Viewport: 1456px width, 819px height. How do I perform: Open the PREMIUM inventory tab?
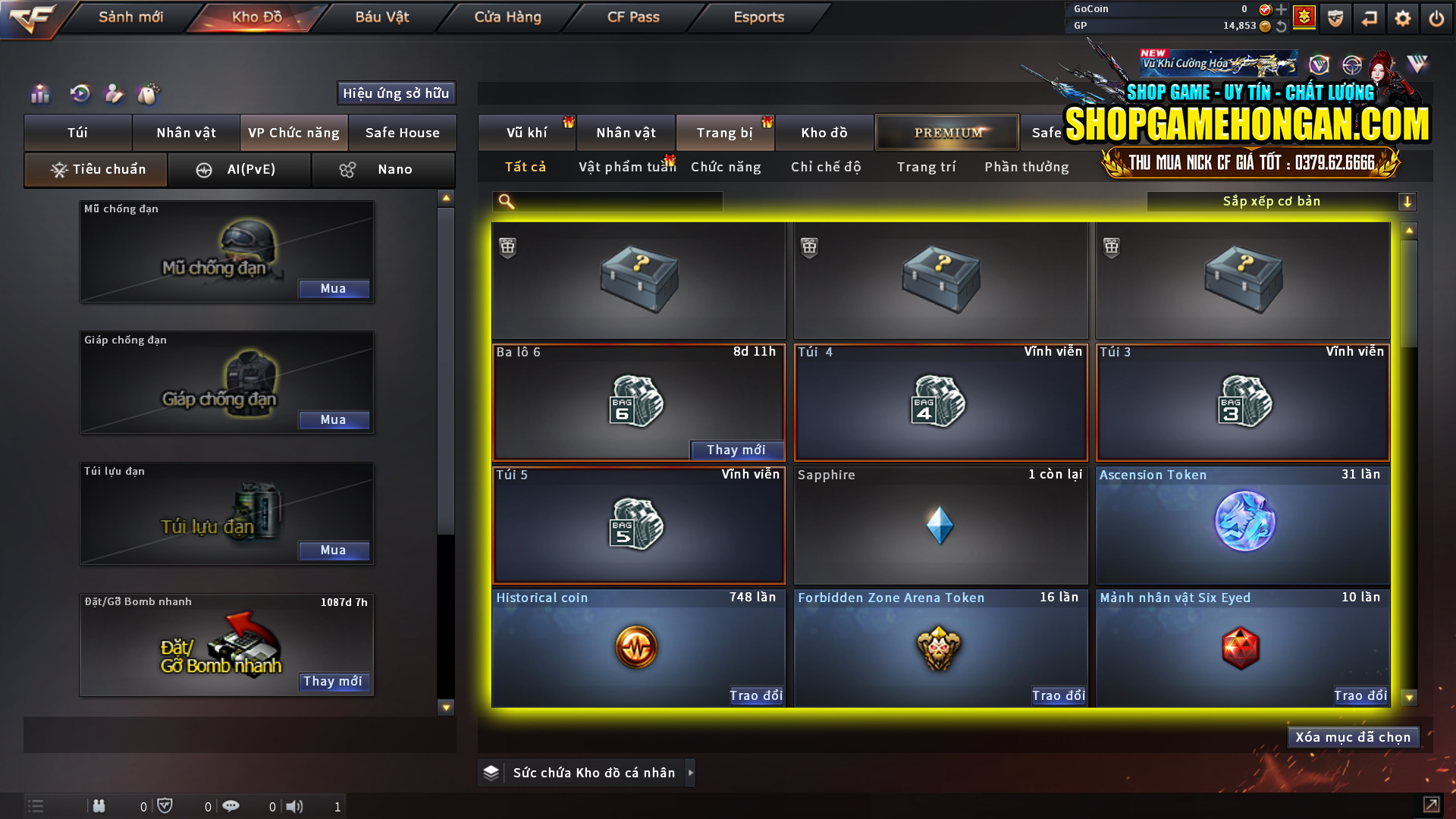click(946, 132)
